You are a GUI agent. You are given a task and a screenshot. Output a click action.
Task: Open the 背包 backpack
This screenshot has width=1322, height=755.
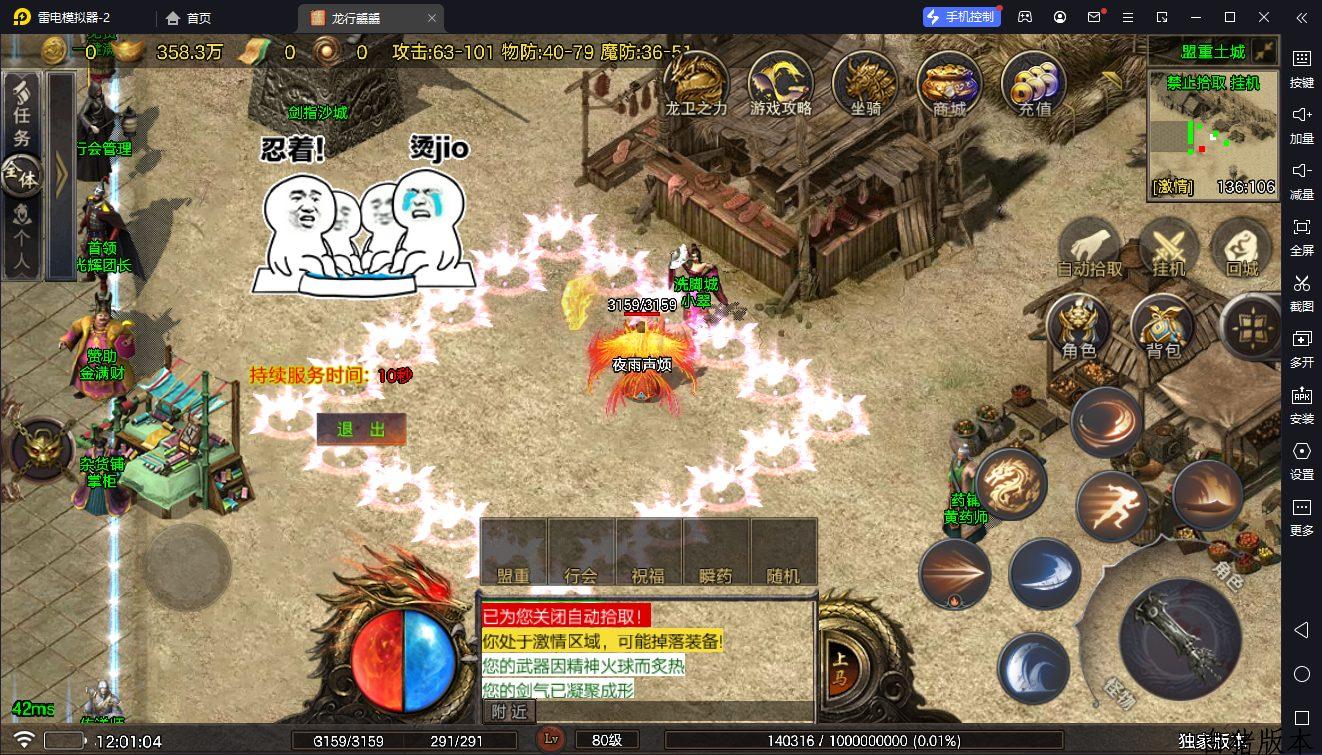1162,326
